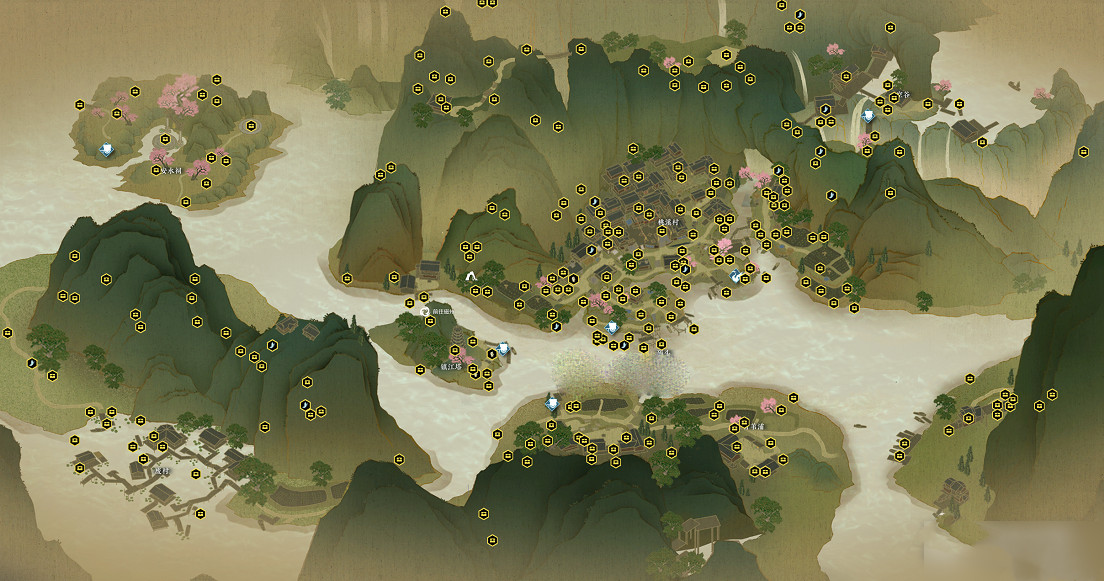This screenshot has width=1104, height=581.
Task: Select the swirl portal icon labeled 前往福地
Action: coord(424,311)
